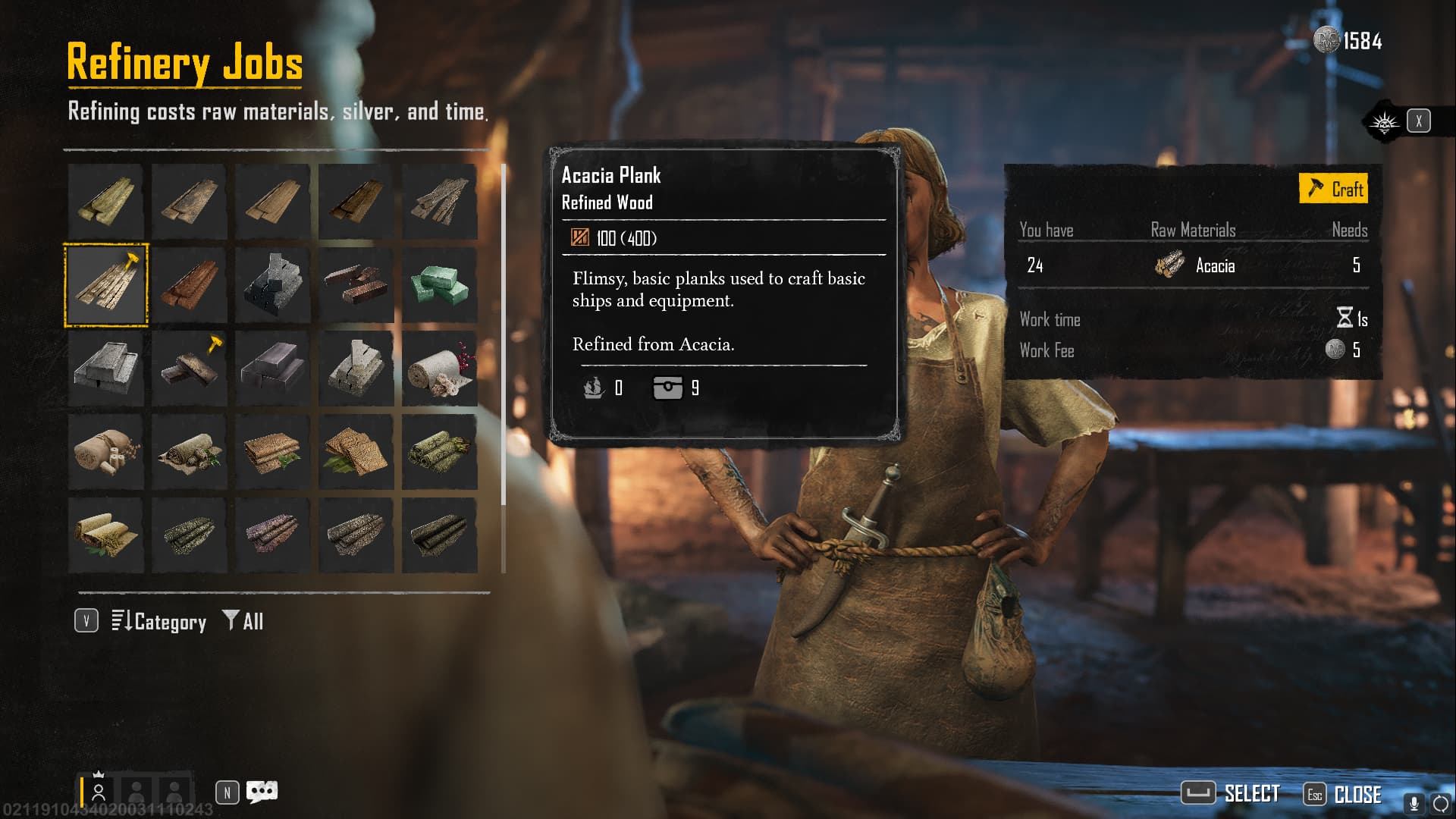Image resolution: width=1456 pixels, height=819 pixels.
Task: Open the skull emblem menu icon
Action: pyautogui.click(x=1384, y=121)
